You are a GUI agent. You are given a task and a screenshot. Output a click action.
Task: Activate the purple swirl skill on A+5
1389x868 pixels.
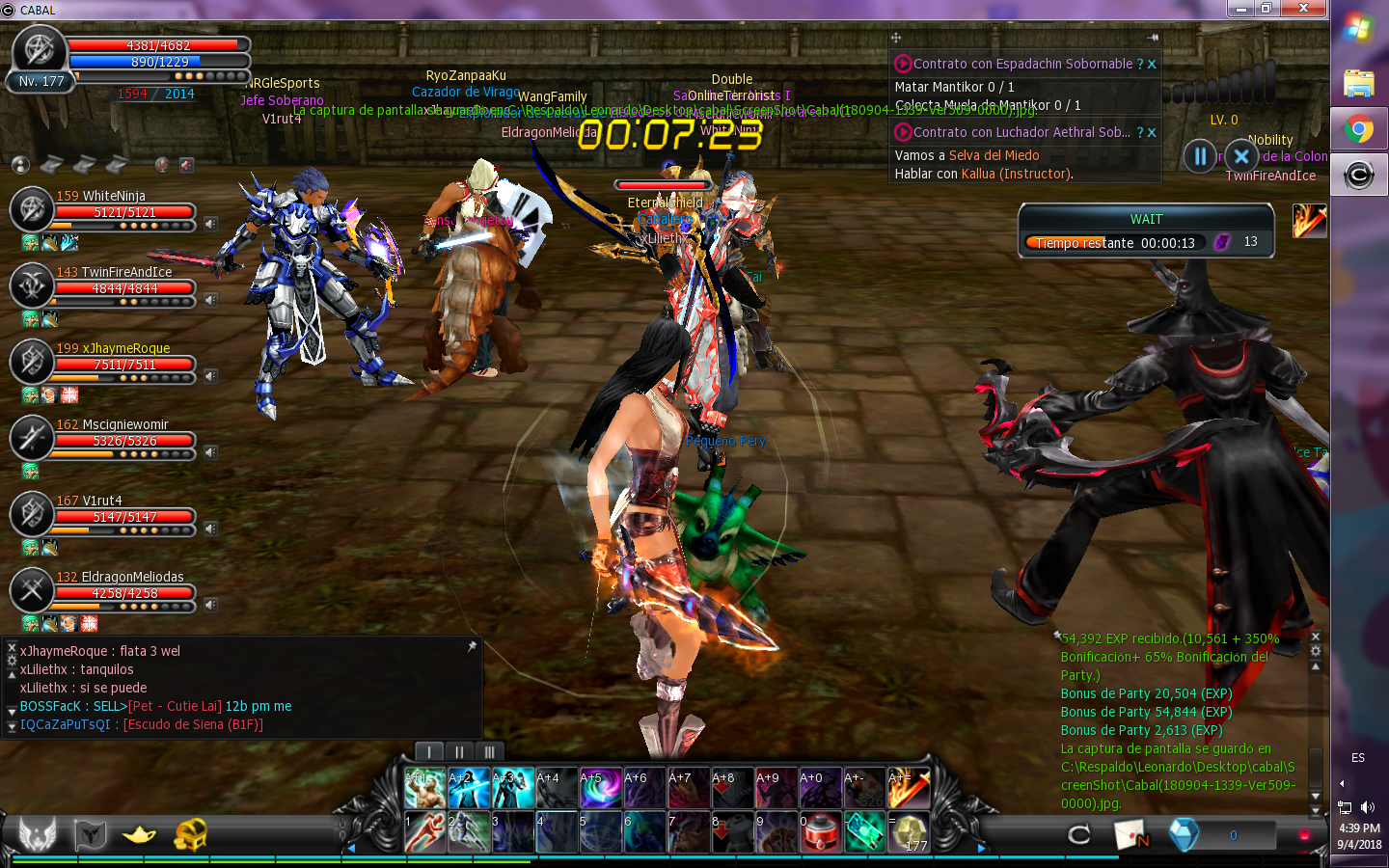pyautogui.click(x=599, y=788)
